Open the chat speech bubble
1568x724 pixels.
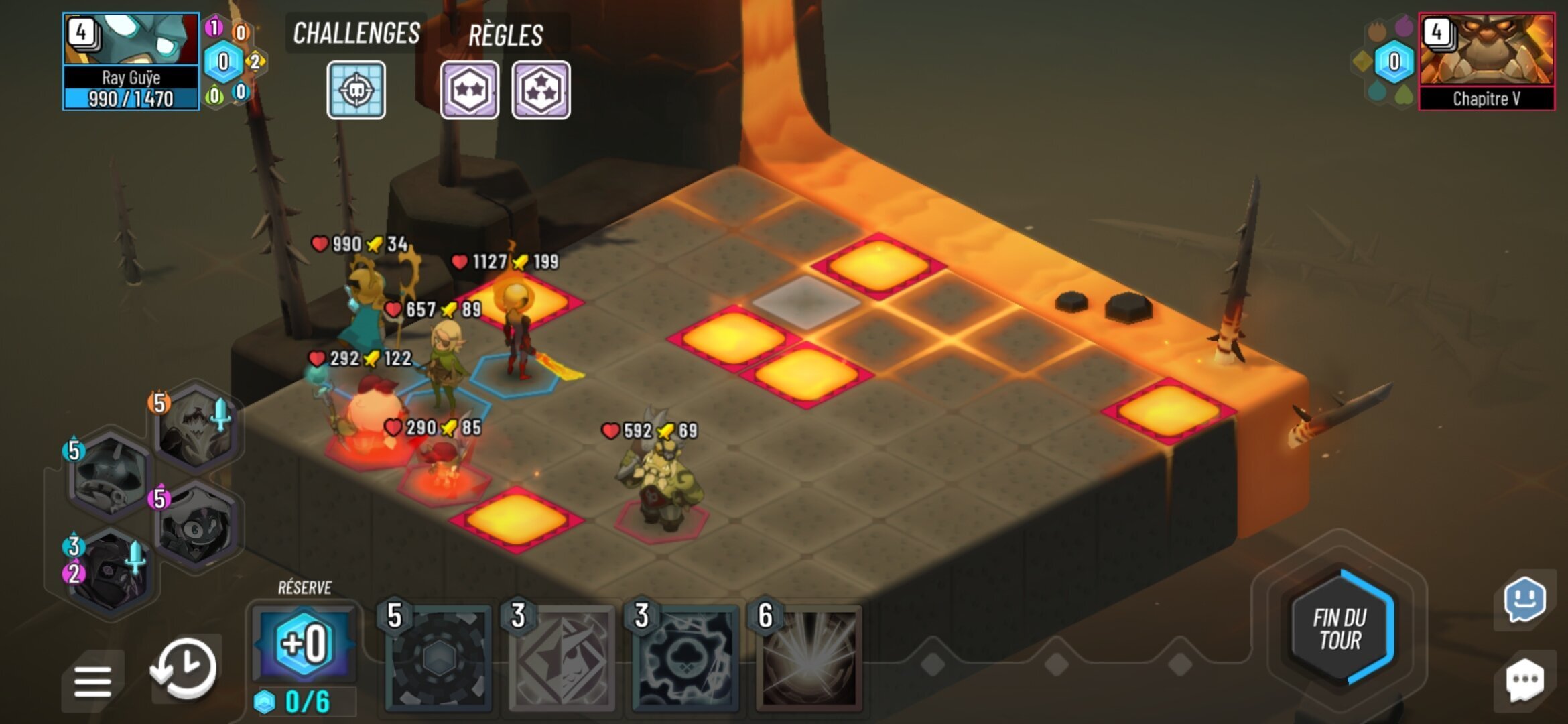coord(1524,679)
